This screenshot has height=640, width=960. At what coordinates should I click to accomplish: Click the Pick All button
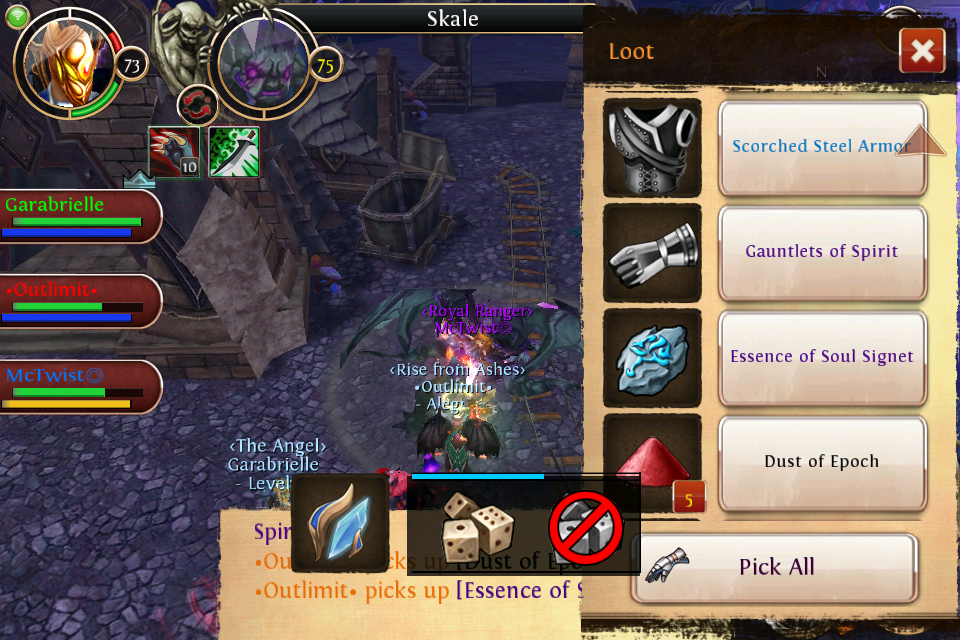point(774,567)
